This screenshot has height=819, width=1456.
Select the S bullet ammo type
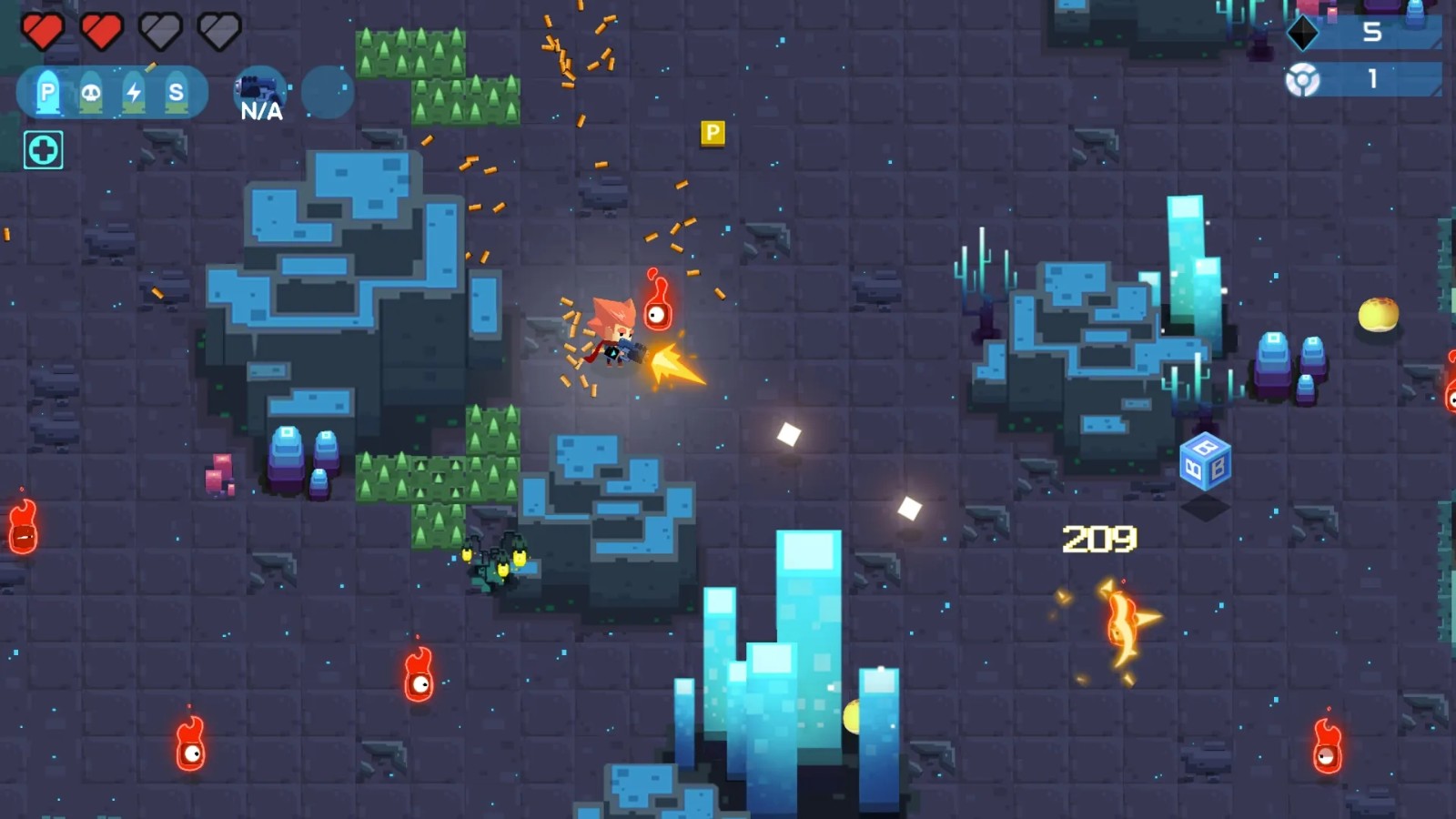(x=177, y=92)
